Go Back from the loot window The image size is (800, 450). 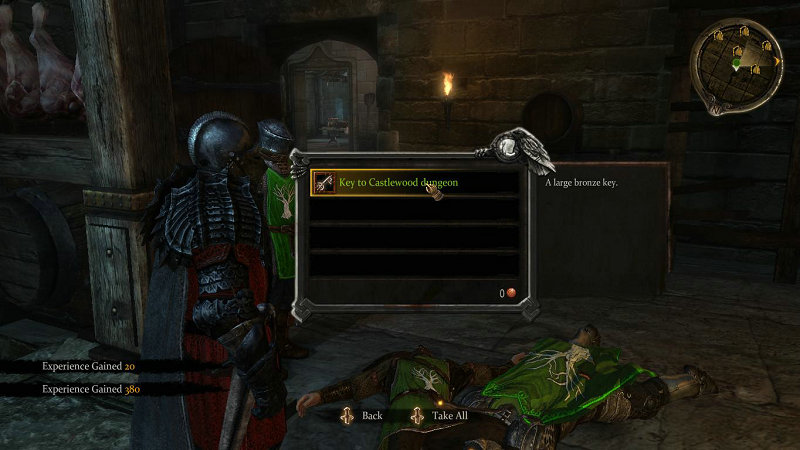click(x=361, y=415)
